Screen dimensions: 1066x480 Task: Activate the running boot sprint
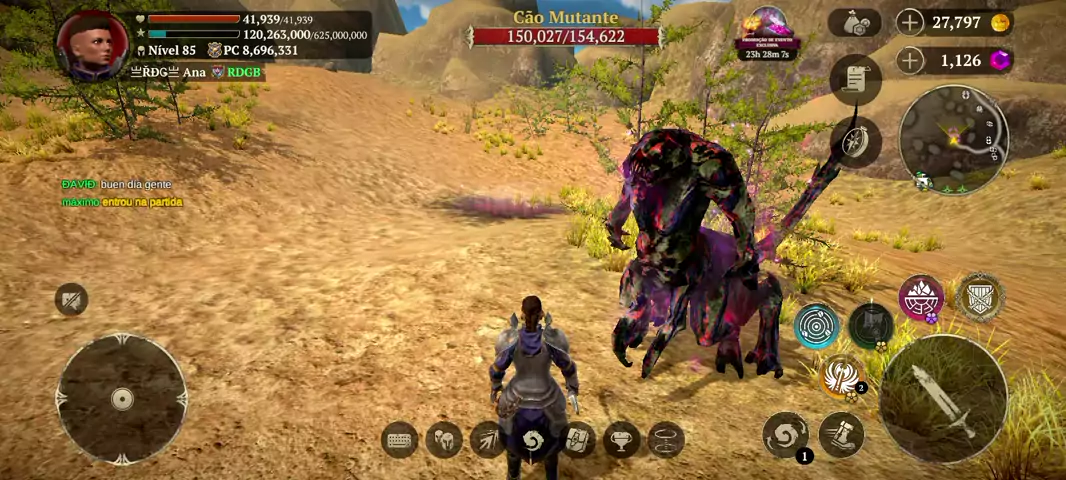(841, 435)
